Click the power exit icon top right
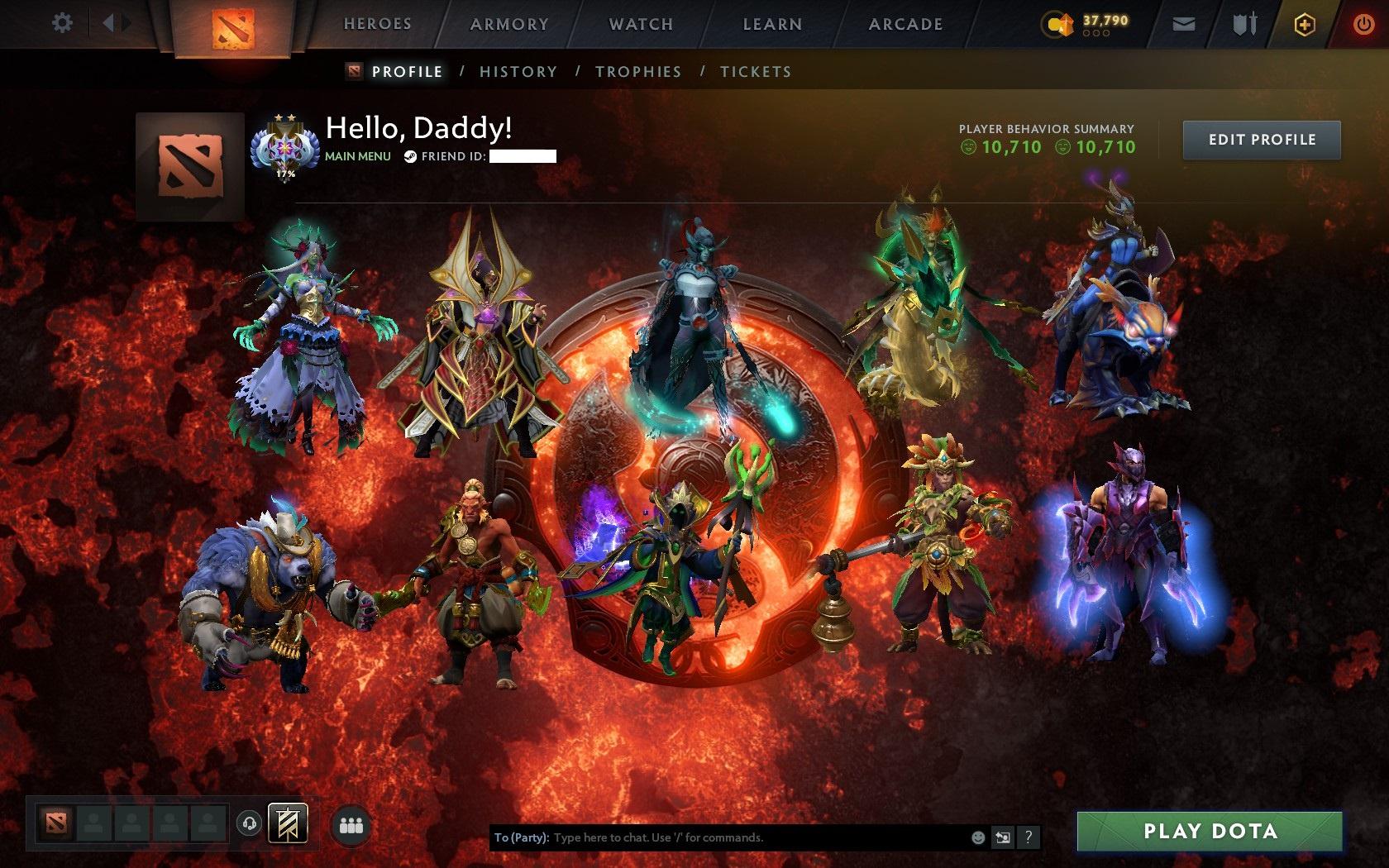Image resolution: width=1389 pixels, height=868 pixels. [1363, 22]
